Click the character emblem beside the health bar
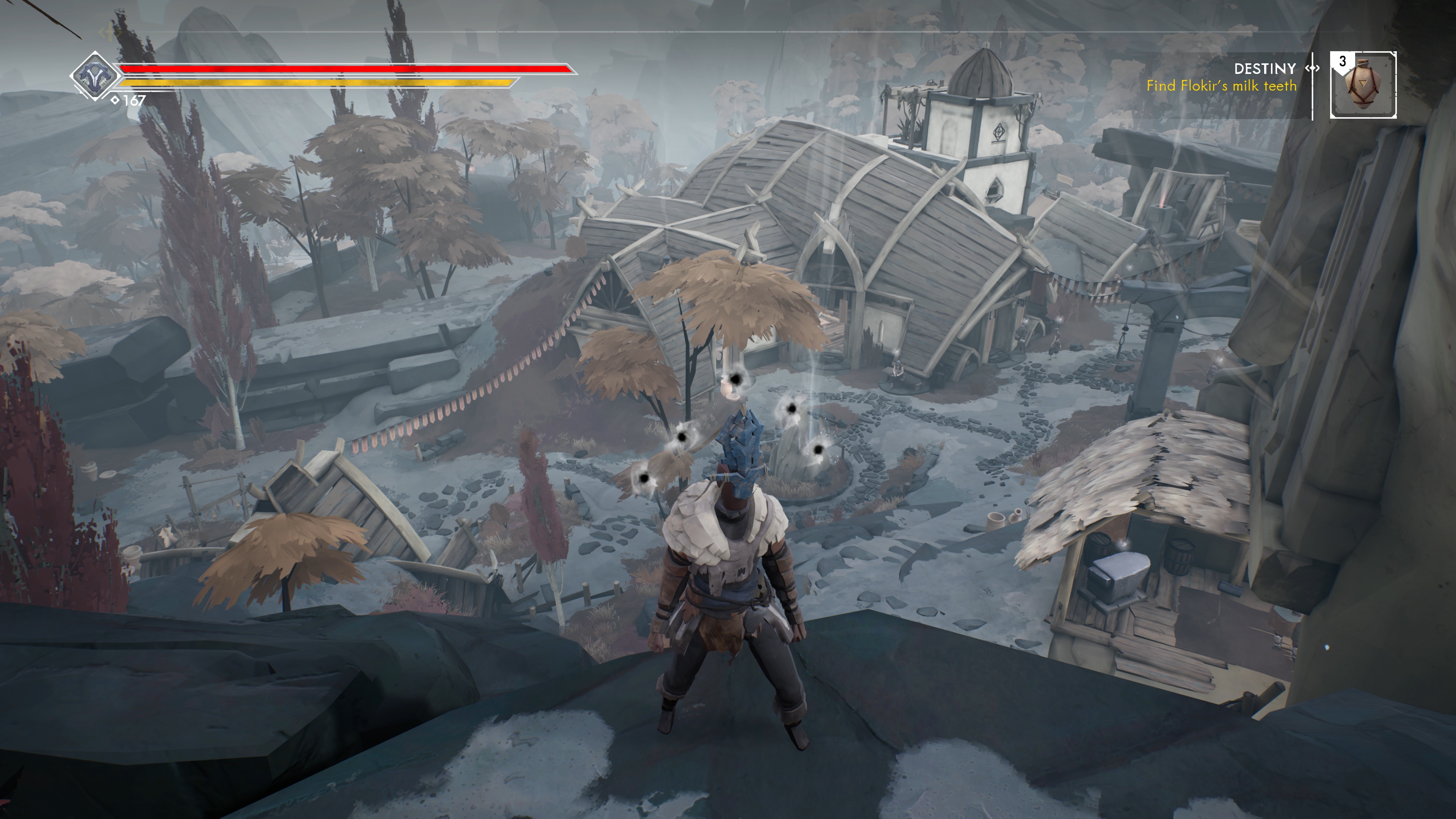Screen dimensions: 1456x819 [x=94, y=76]
